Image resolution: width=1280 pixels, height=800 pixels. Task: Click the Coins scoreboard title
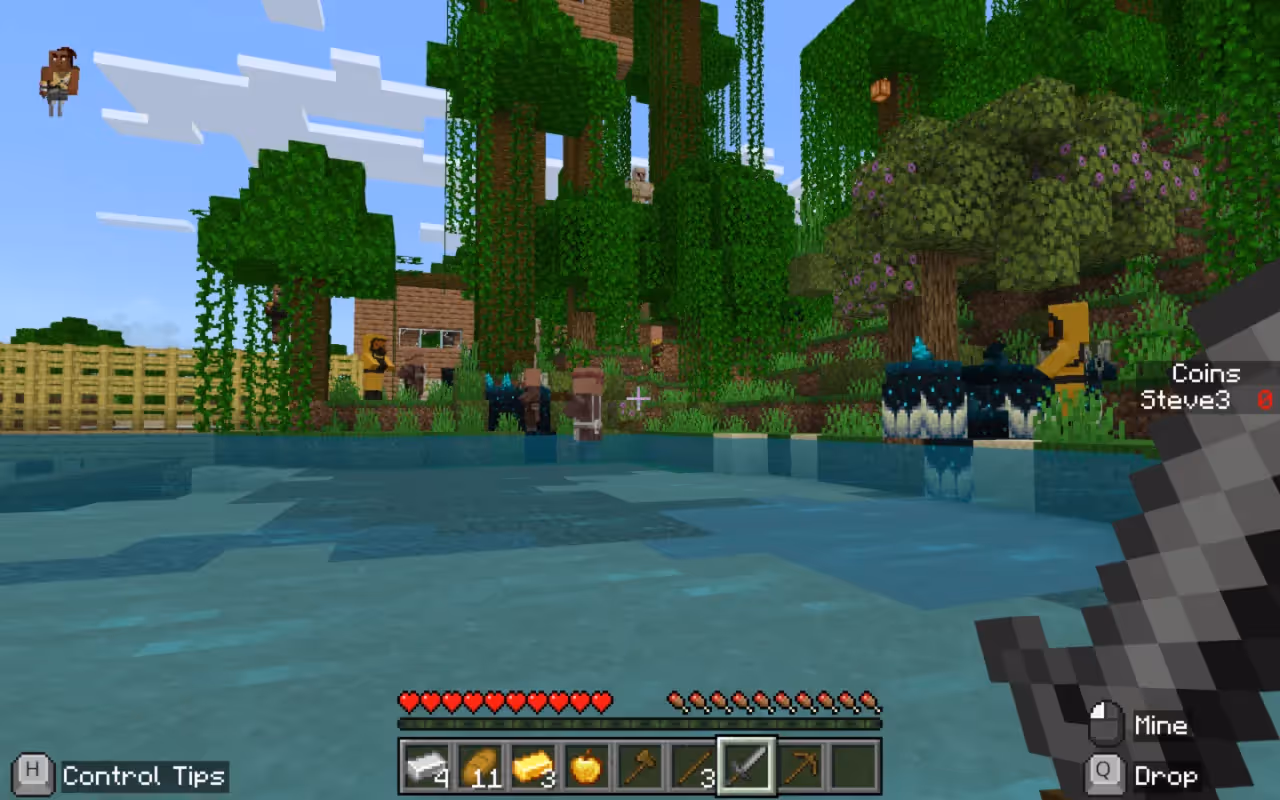1205,373
